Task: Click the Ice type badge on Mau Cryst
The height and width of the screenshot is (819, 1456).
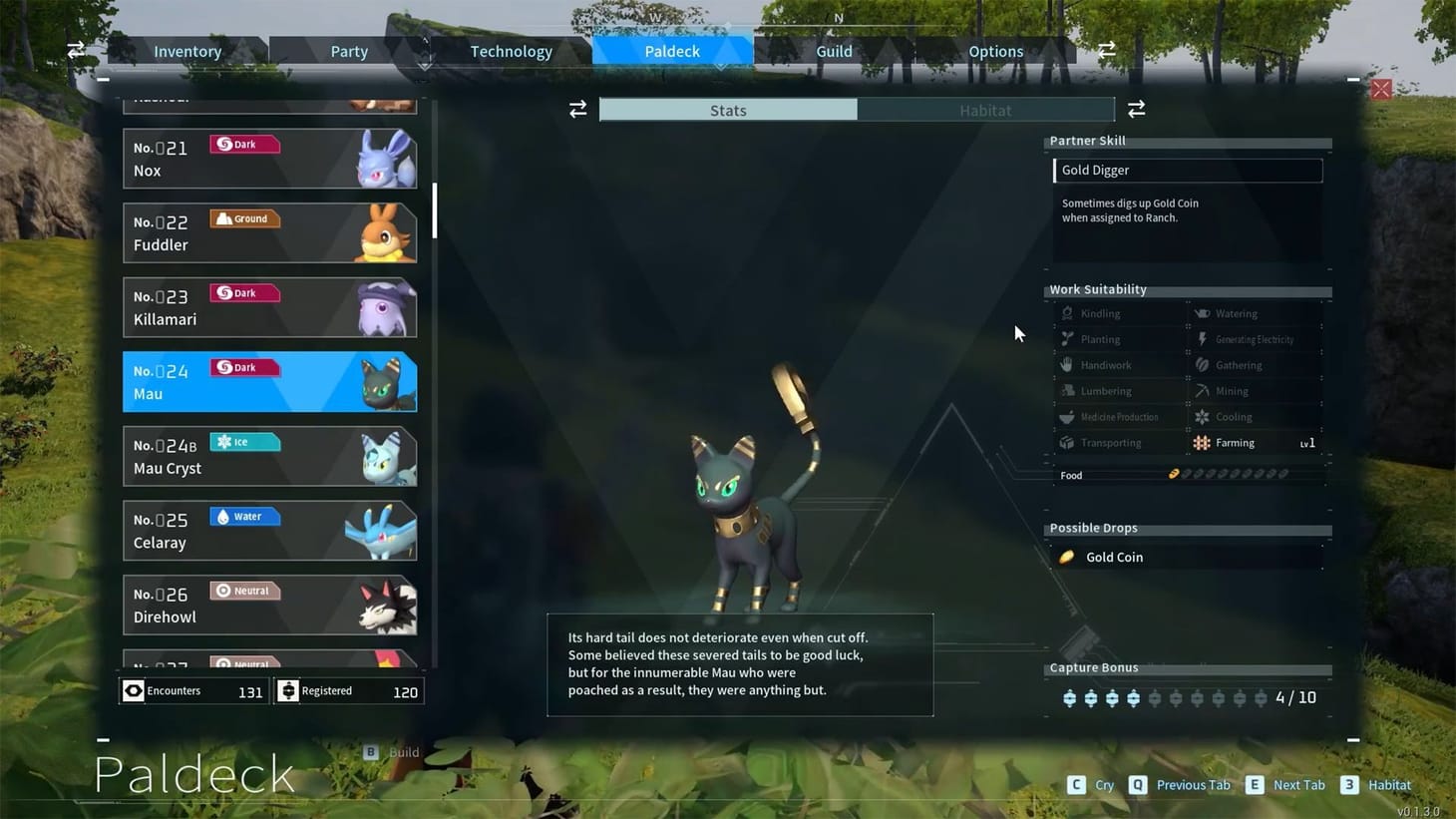Action: [x=244, y=442]
